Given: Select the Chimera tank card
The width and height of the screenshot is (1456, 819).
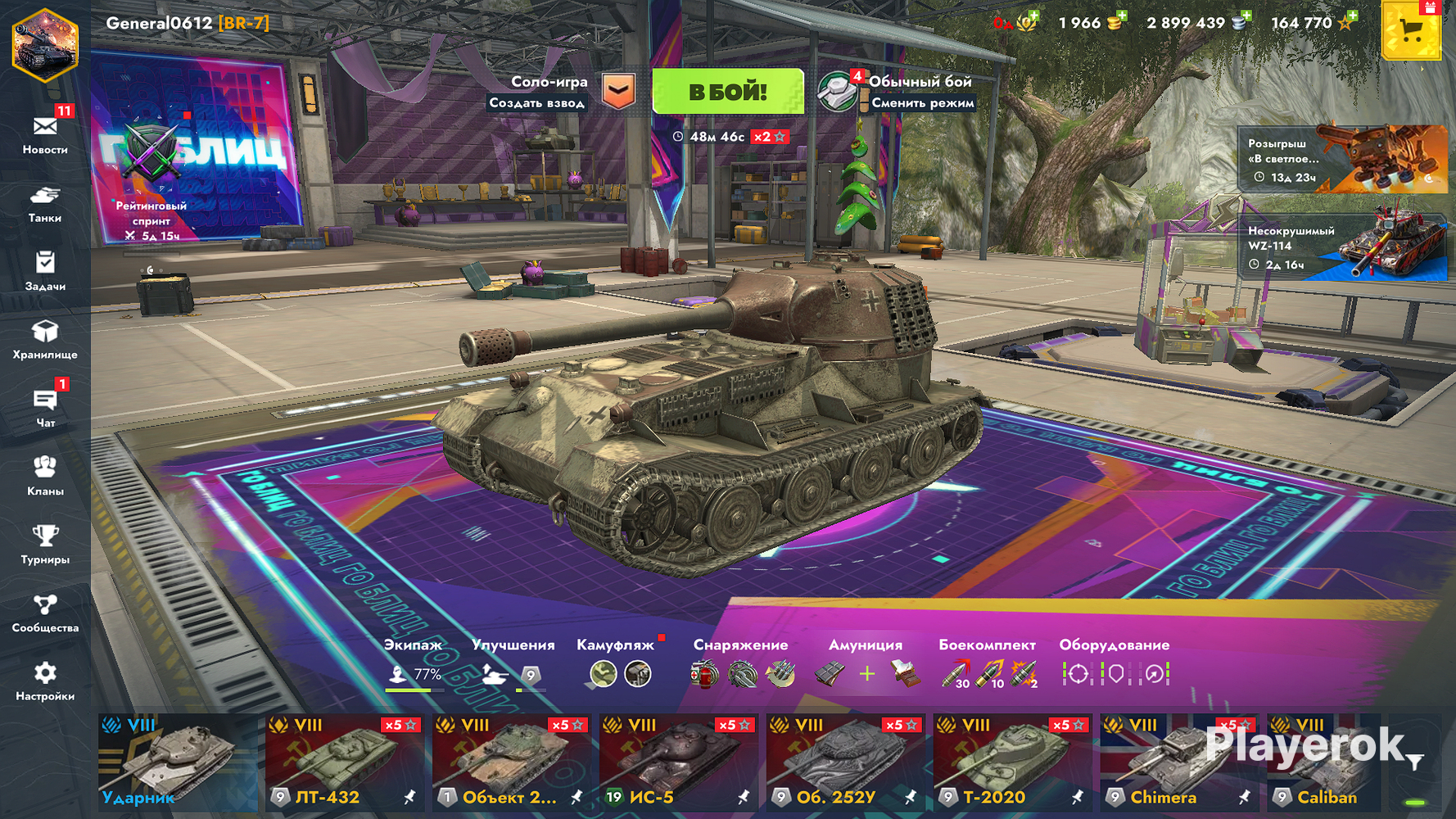Looking at the screenshot, I should coord(1179,762).
